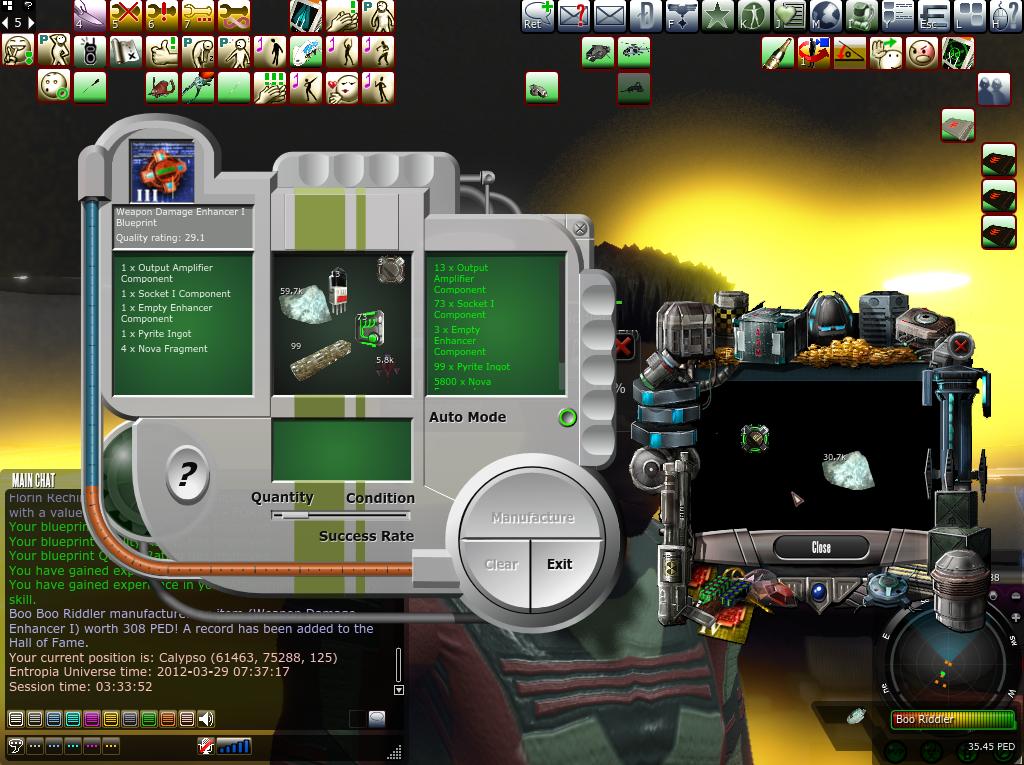Open the mouse help icon

1005,16
